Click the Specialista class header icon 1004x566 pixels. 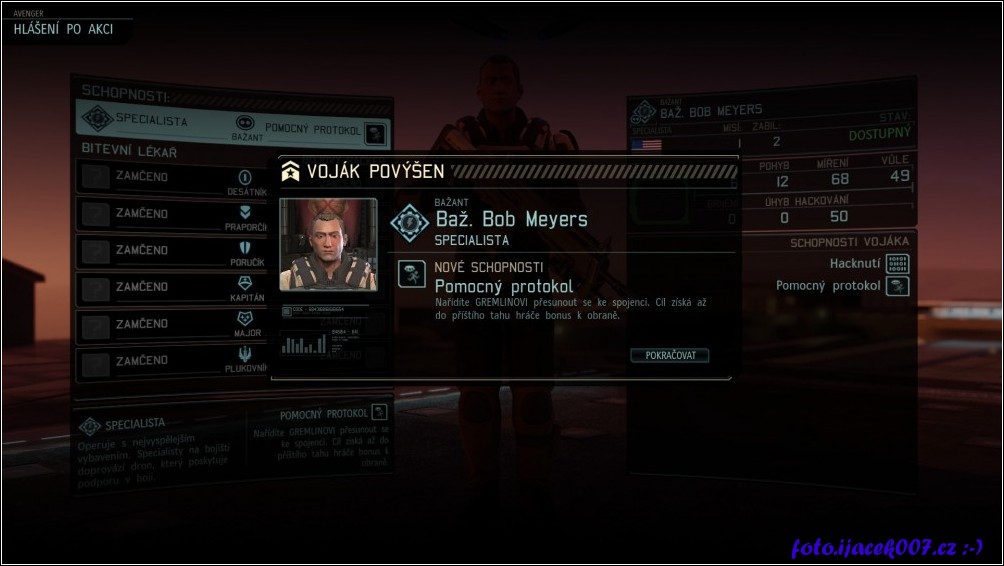[x=97, y=119]
